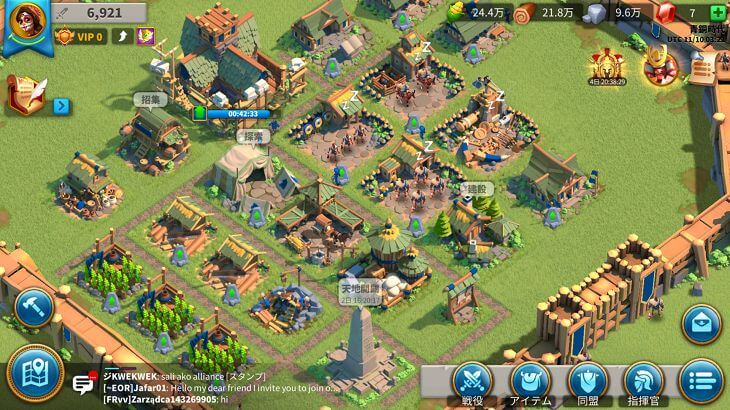Open the build menu hammer button
The image size is (730, 410).
(33, 307)
